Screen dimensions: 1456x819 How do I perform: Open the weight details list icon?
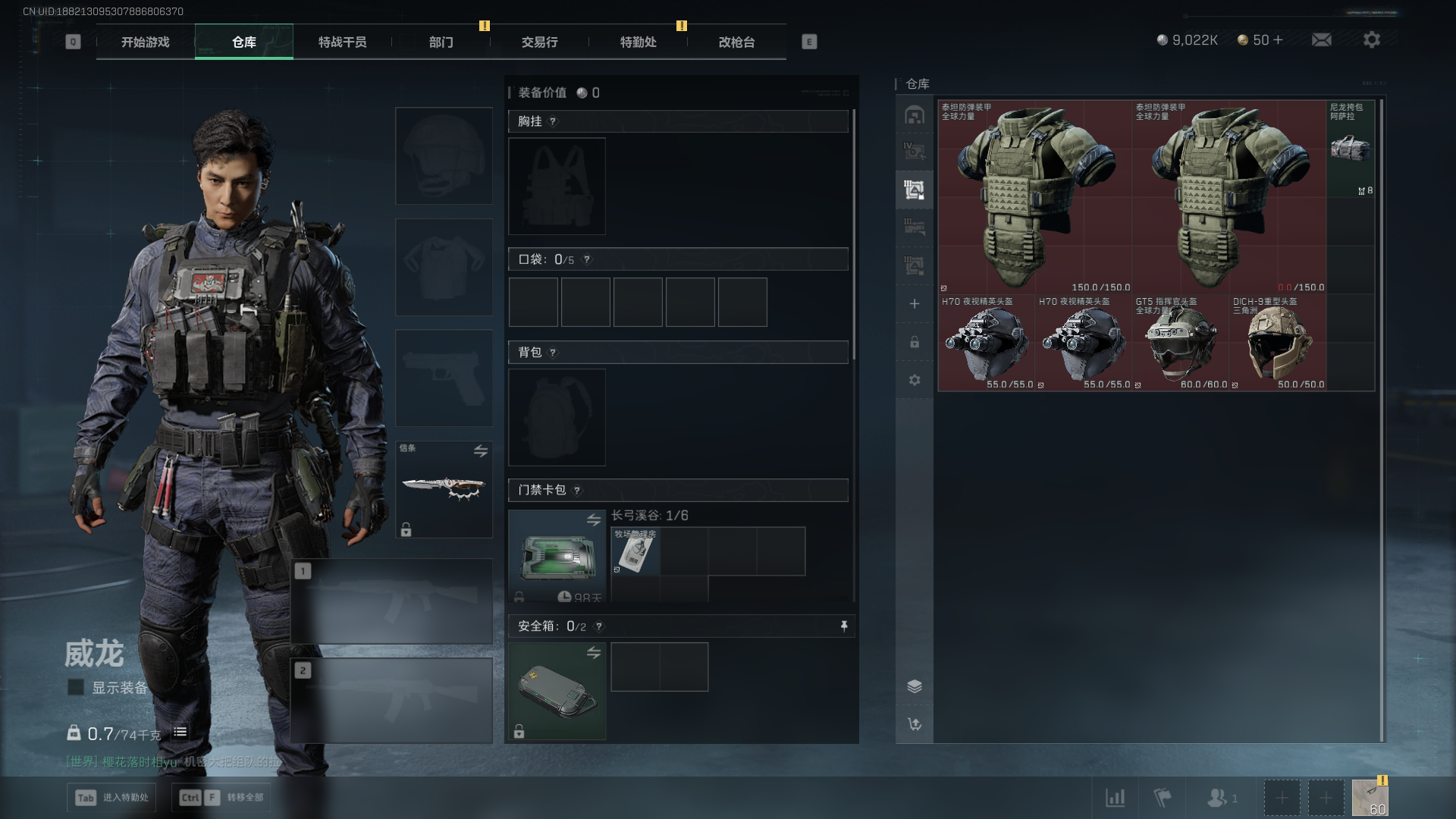click(180, 732)
